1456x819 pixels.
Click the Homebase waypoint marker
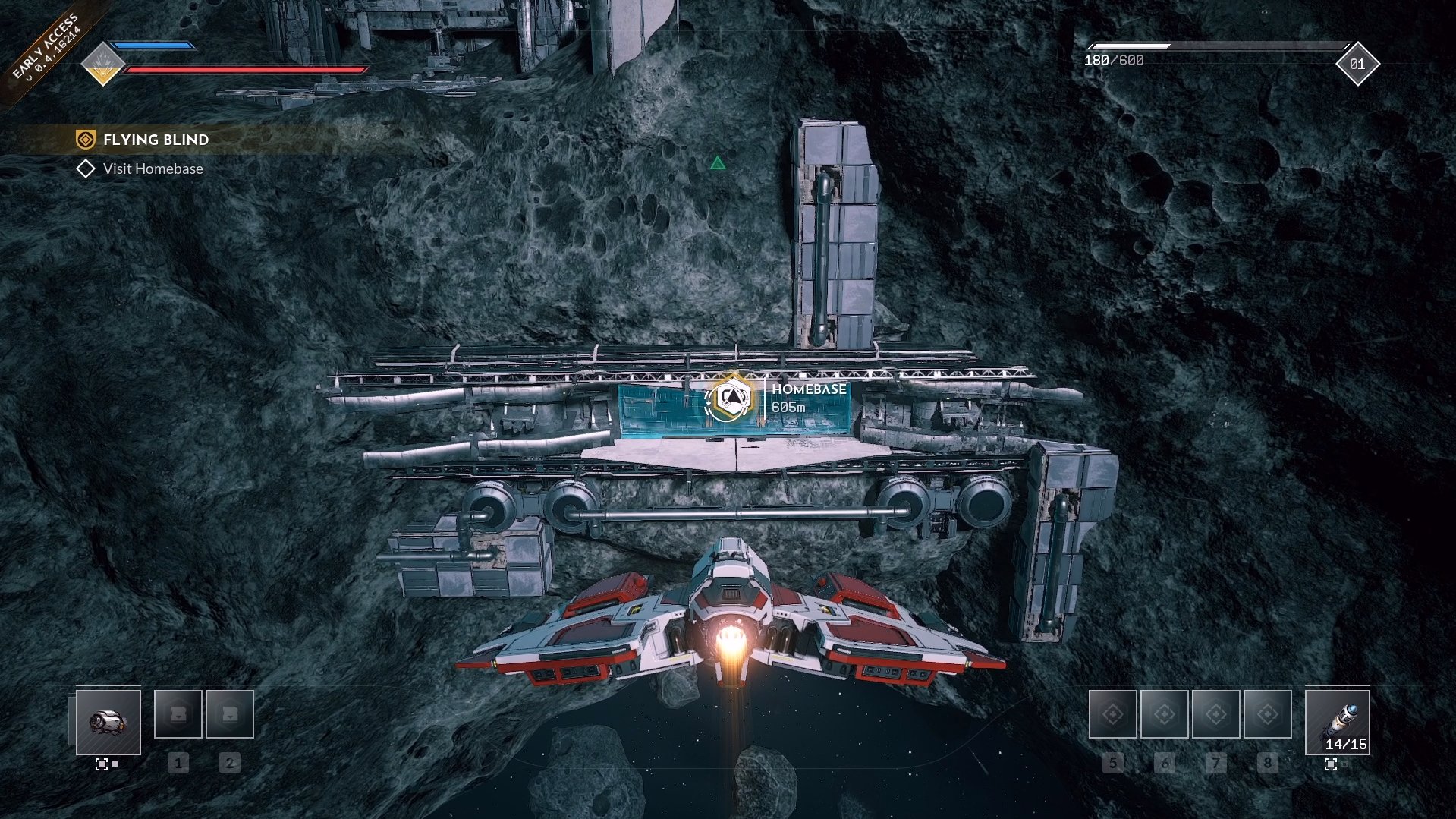(x=730, y=398)
